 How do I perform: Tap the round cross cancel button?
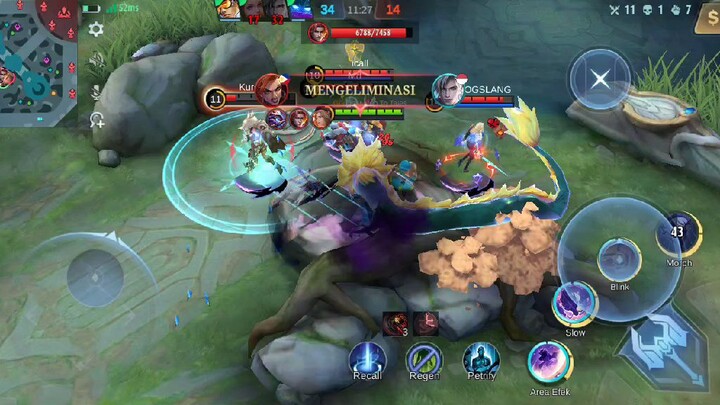tap(599, 79)
